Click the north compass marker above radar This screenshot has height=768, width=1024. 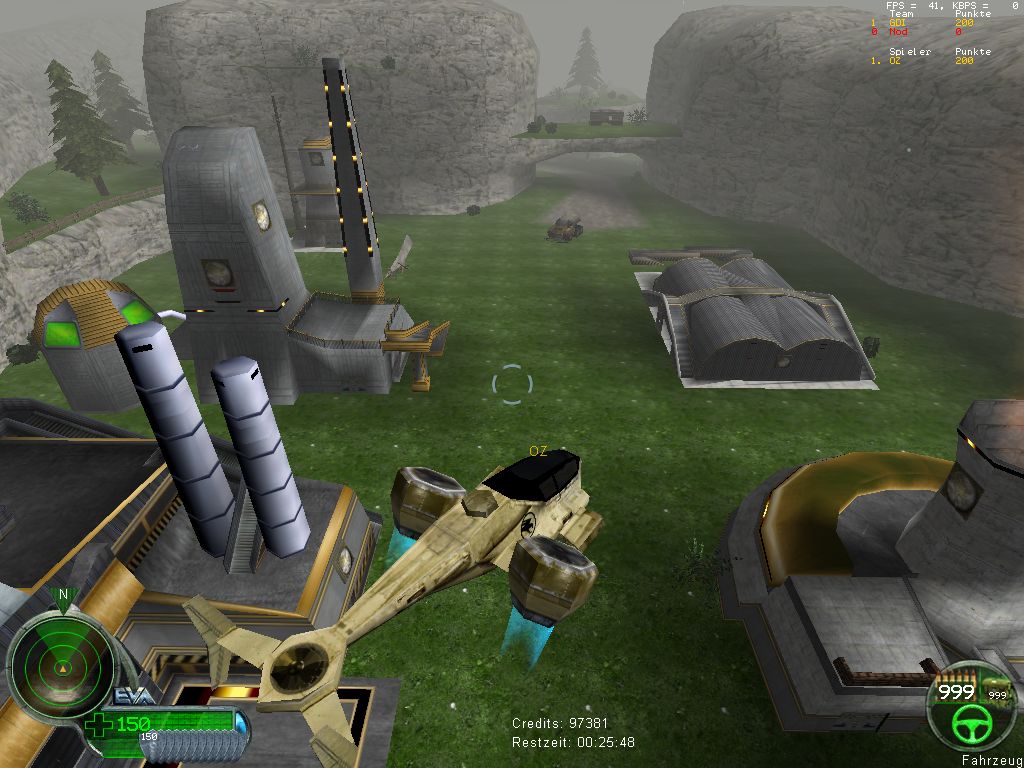(64, 596)
